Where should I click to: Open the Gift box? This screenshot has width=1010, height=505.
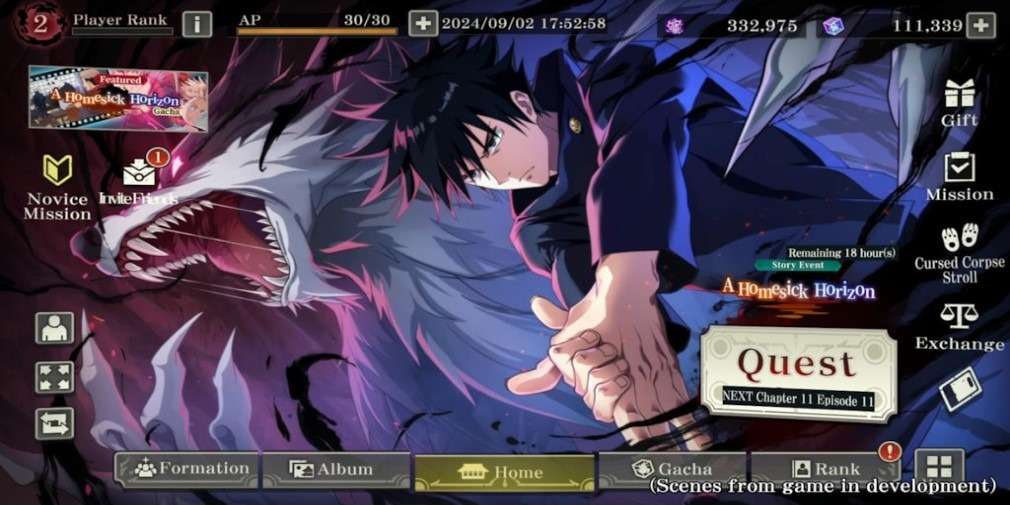pyautogui.click(x=959, y=102)
